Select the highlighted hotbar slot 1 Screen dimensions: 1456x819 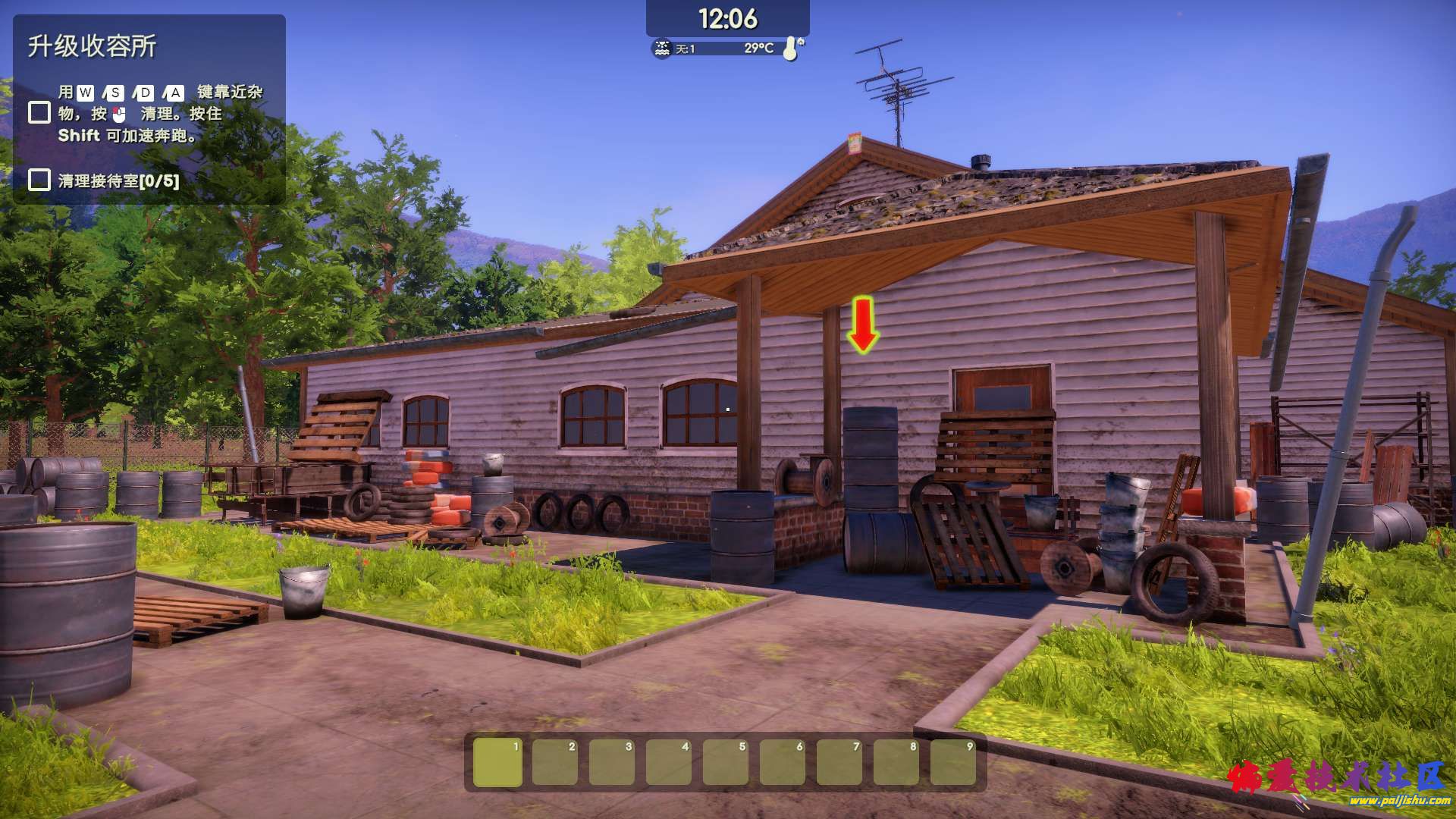click(497, 762)
